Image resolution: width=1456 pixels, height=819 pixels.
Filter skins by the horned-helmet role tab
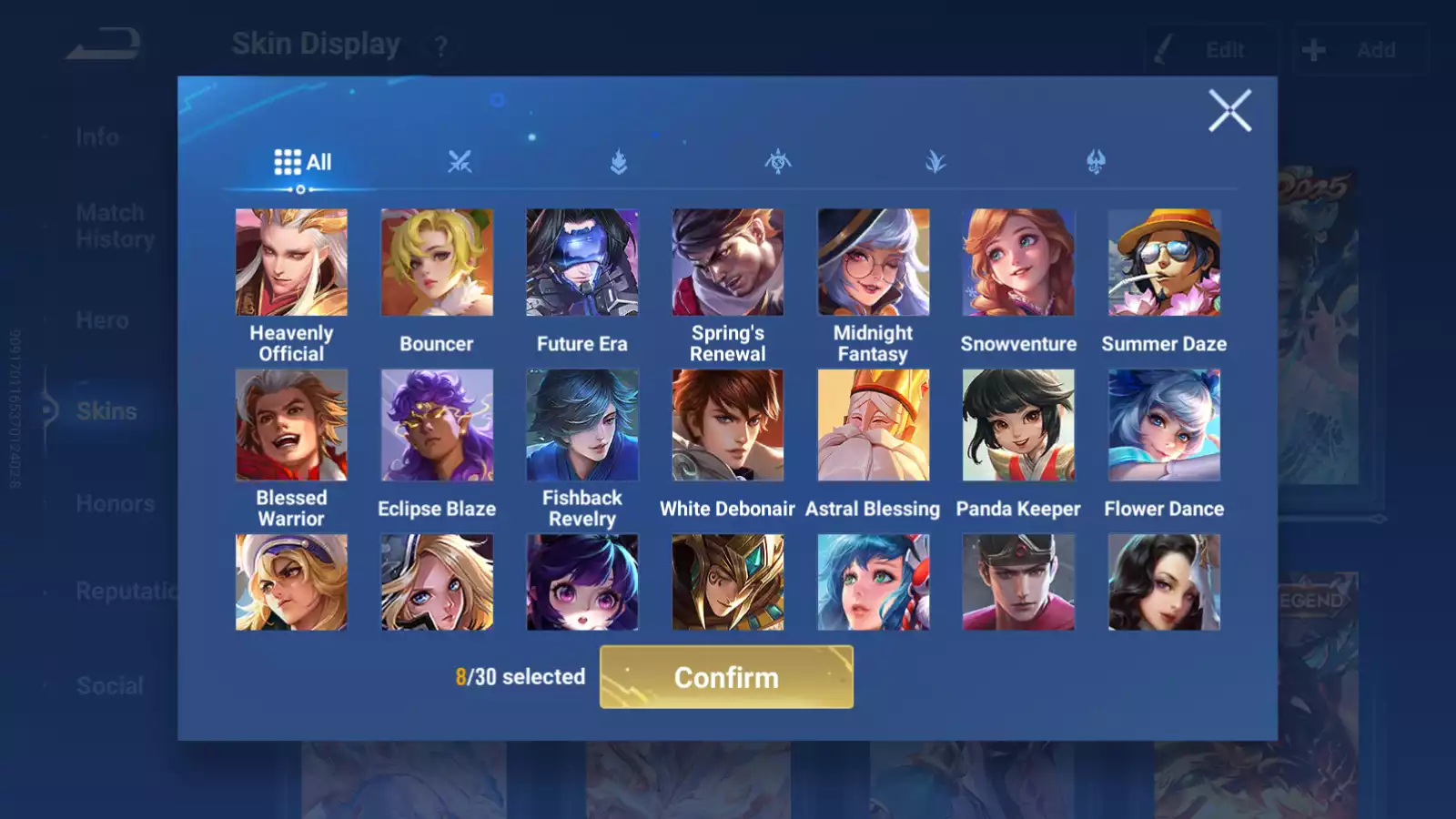(1096, 163)
